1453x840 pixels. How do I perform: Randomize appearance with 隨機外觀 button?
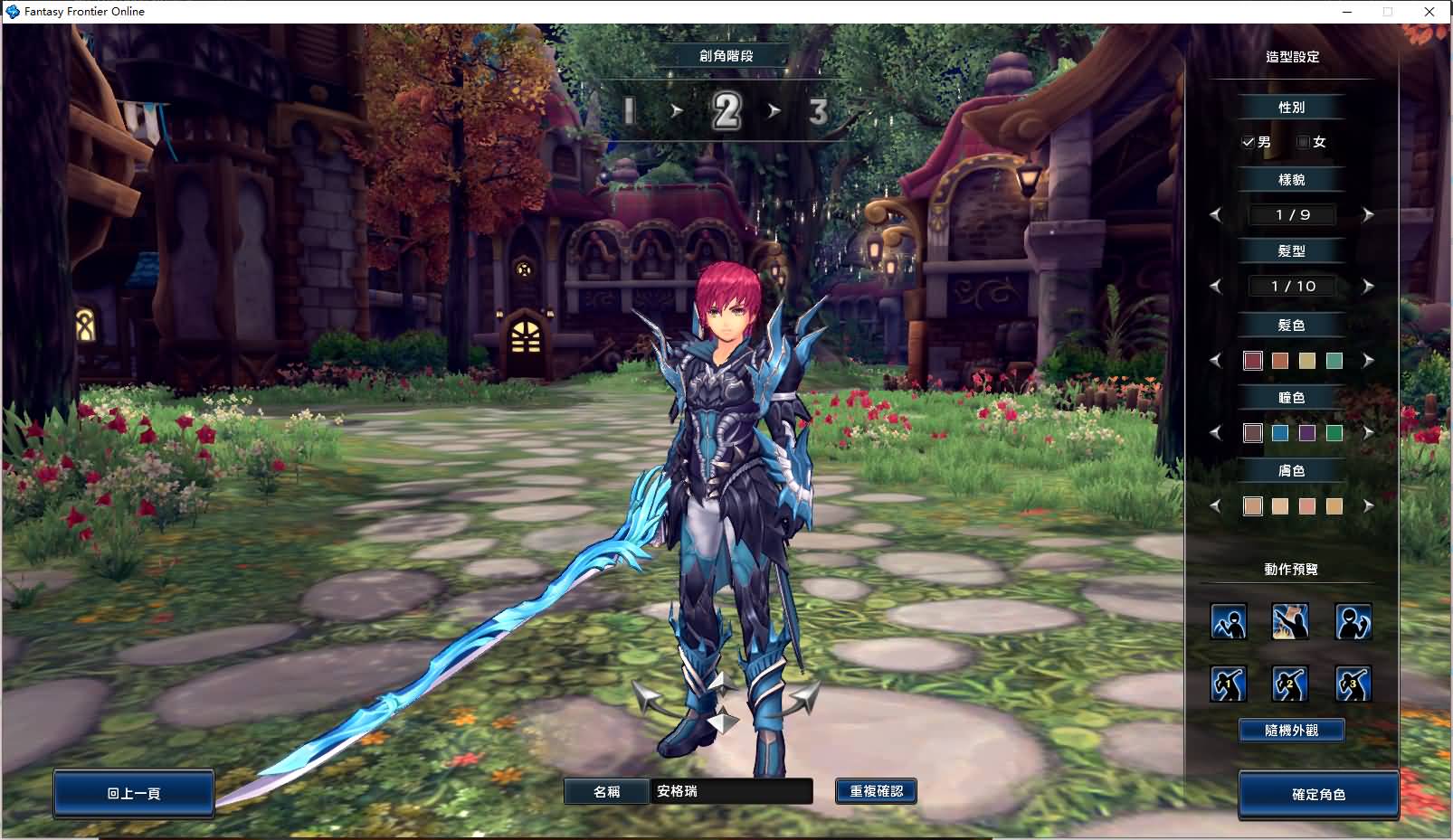1291,730
